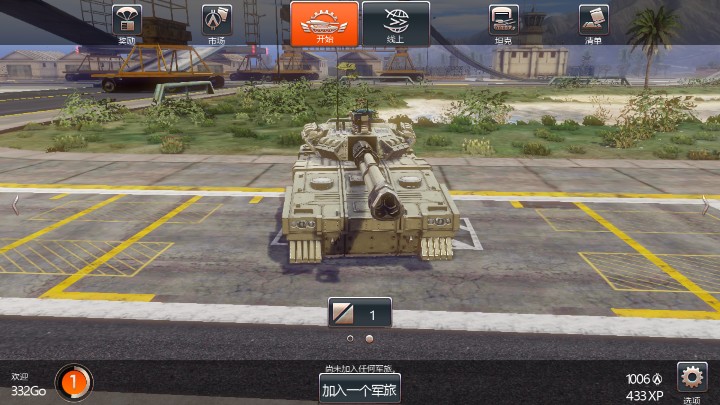The height and width of the screenshot is (405, 720).
Task: Show the previous tank with left arrow
Action: coord(15,203)
